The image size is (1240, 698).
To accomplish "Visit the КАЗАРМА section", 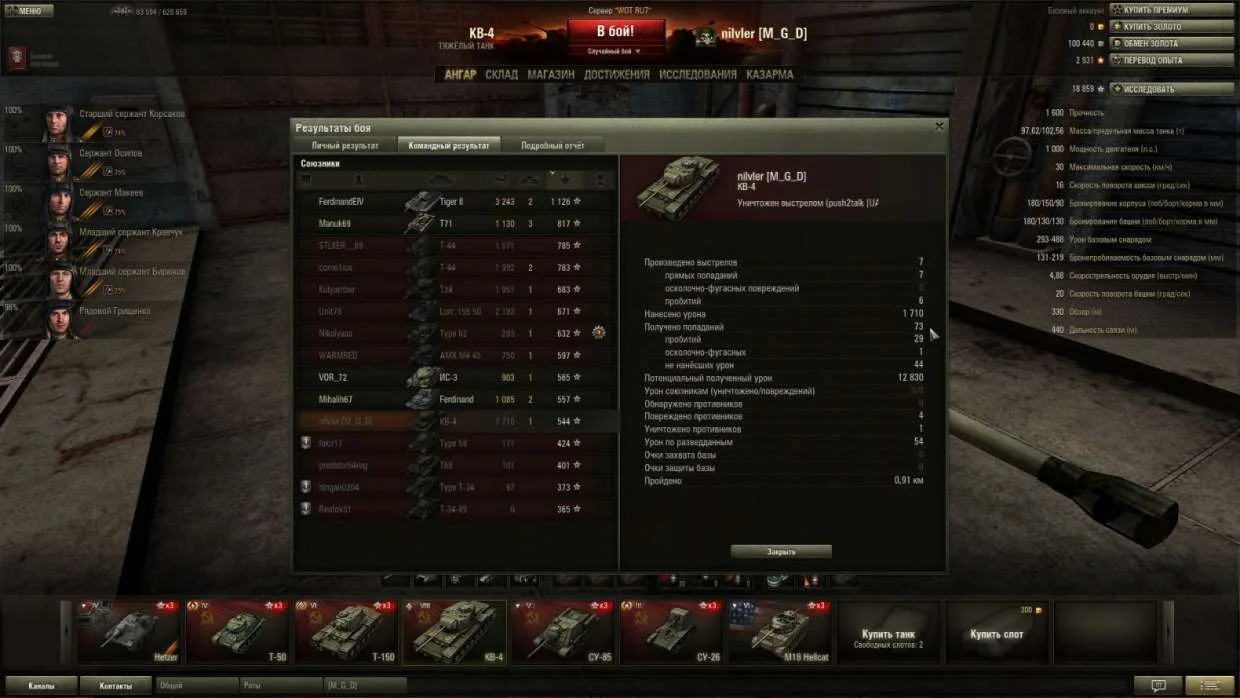I will coord(769,75).
